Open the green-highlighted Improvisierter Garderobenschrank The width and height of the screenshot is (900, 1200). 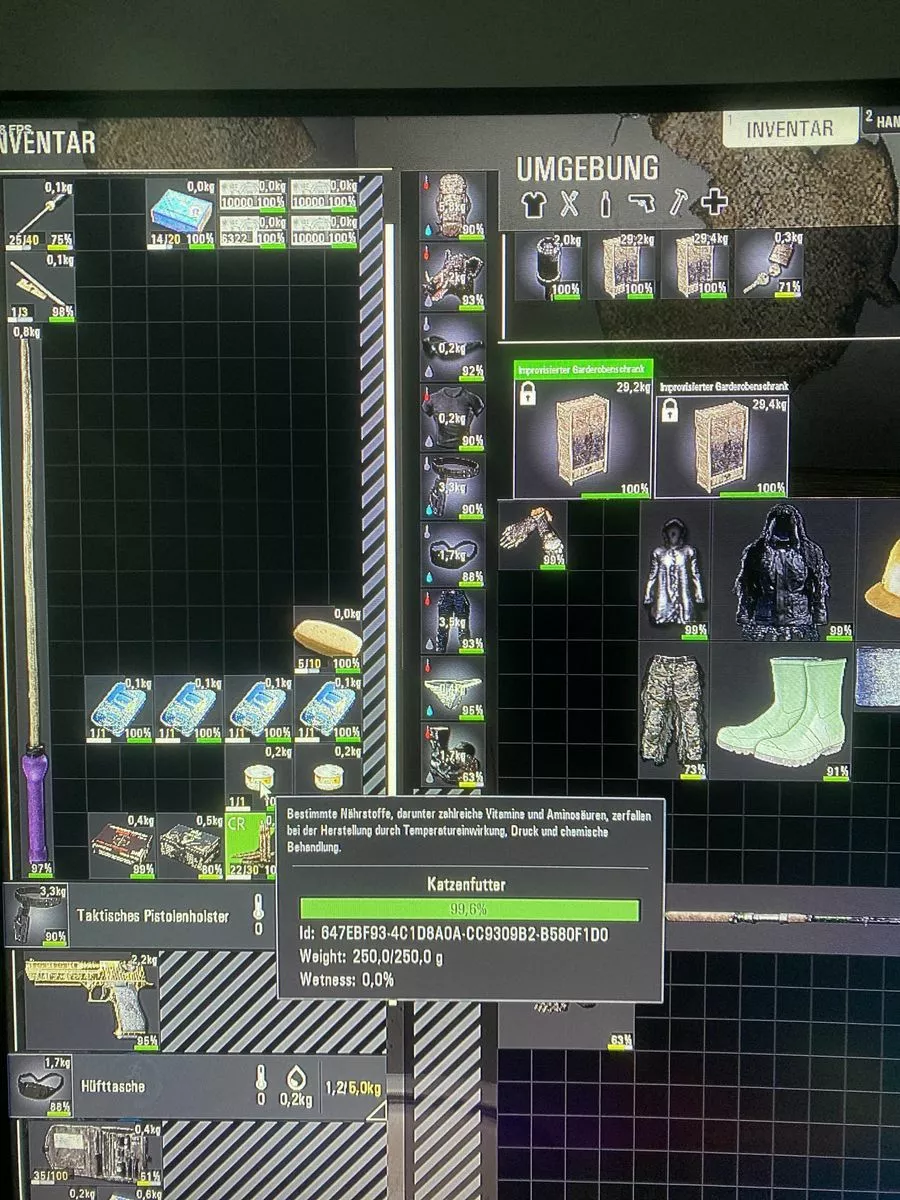pyautogui.click(x=582, y=436)
